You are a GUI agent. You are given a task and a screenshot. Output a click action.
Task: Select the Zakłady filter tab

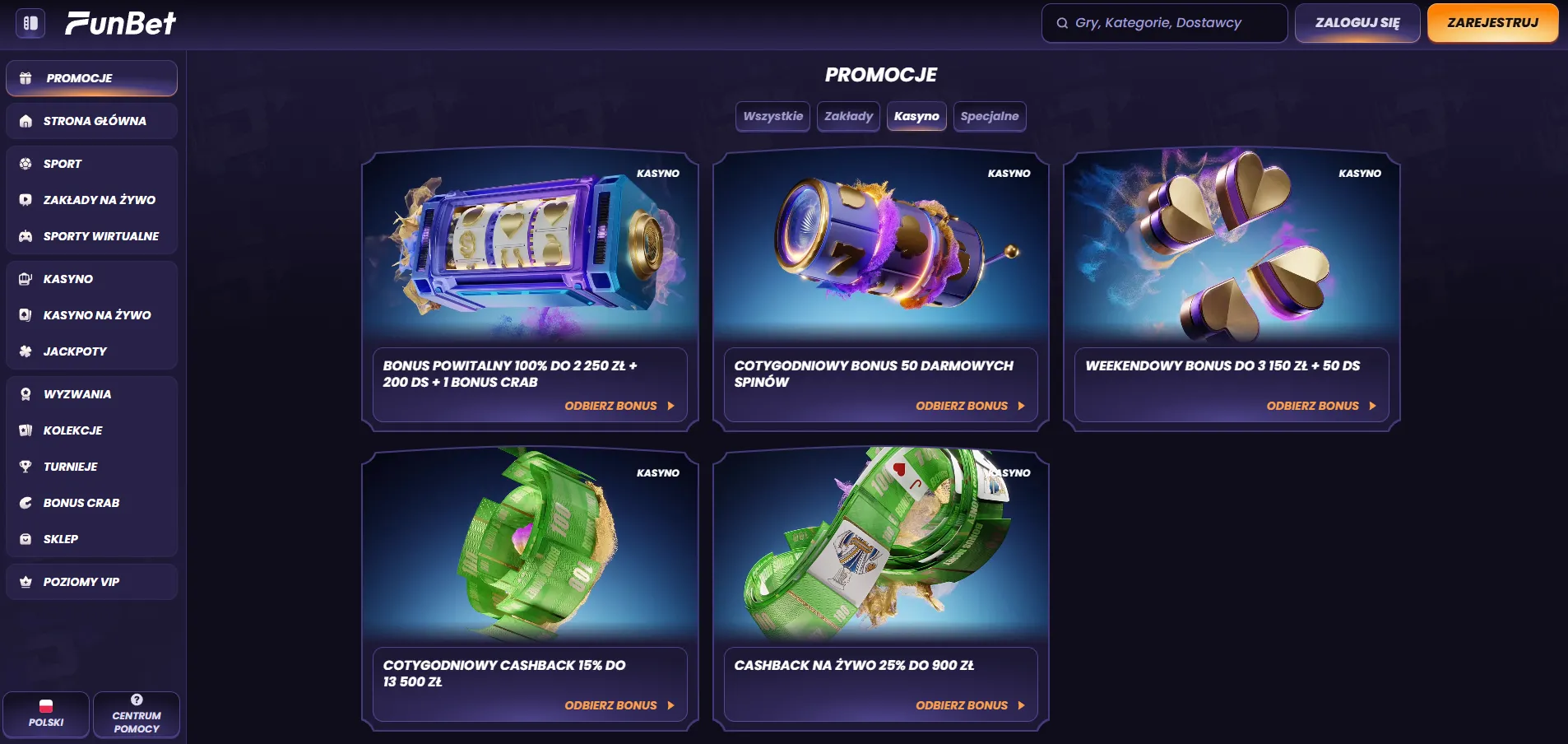point(848,116)
